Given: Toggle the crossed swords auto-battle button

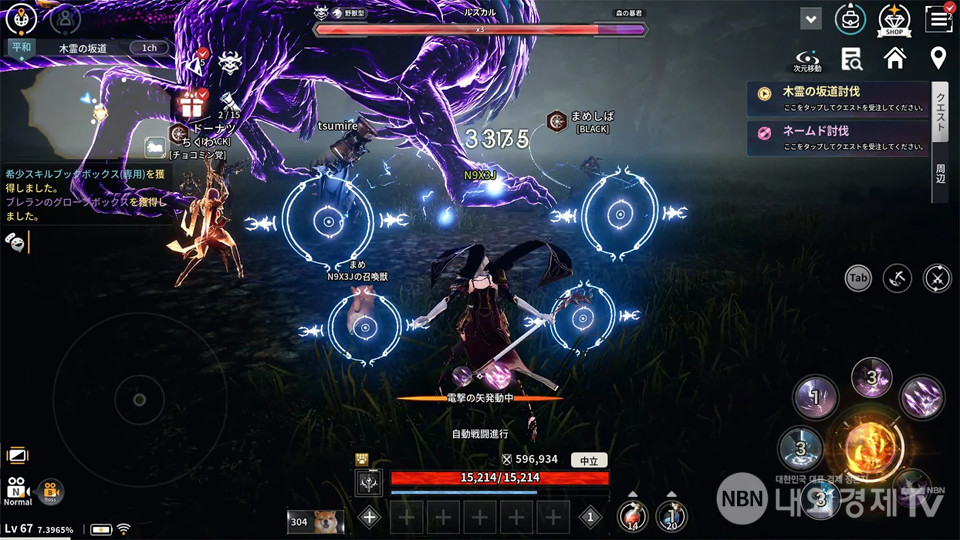Looking at the screenshot, I should click(x=937, y=278).
